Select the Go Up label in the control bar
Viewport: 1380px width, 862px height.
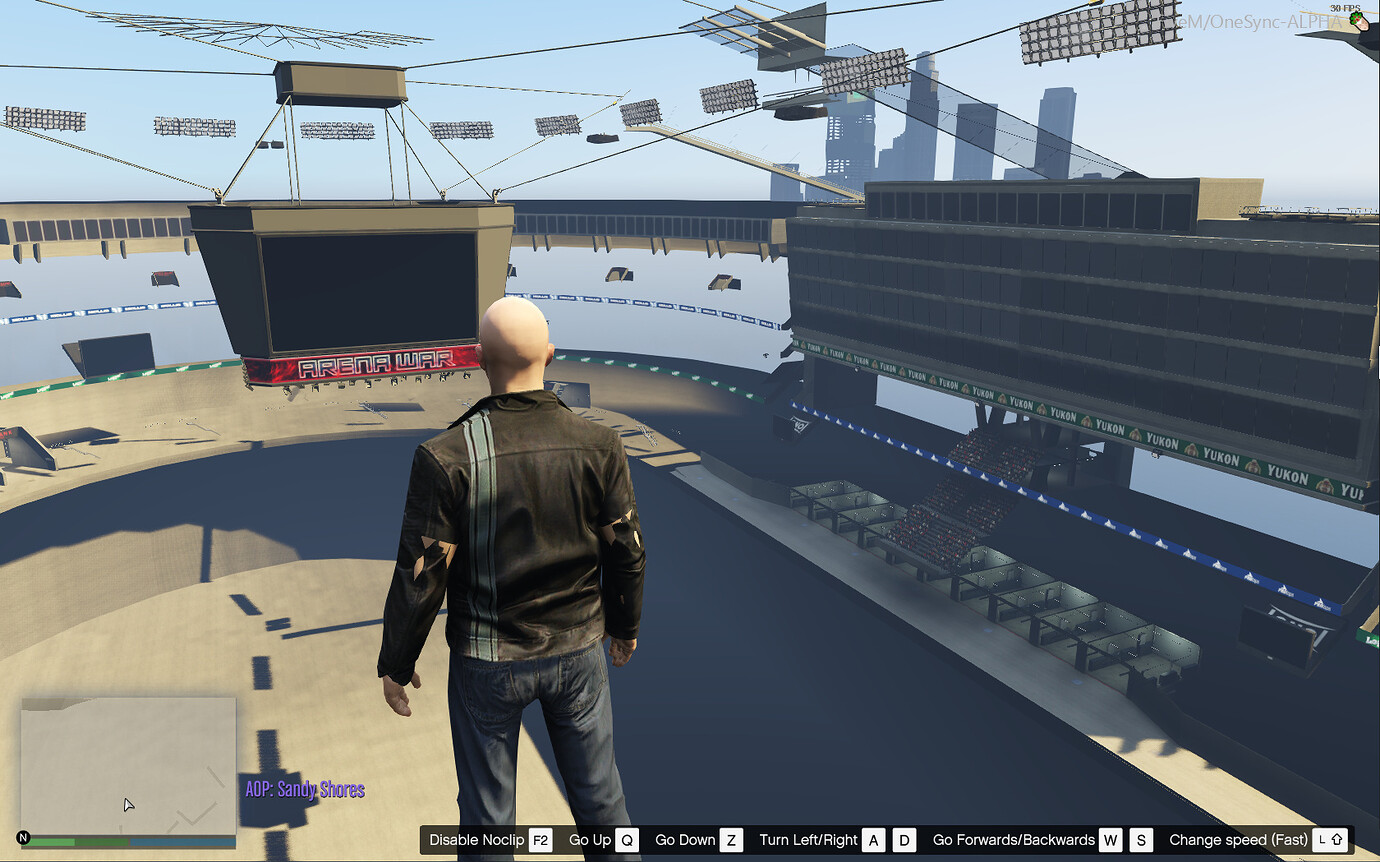pyautogui.click(x=592, y=840)
